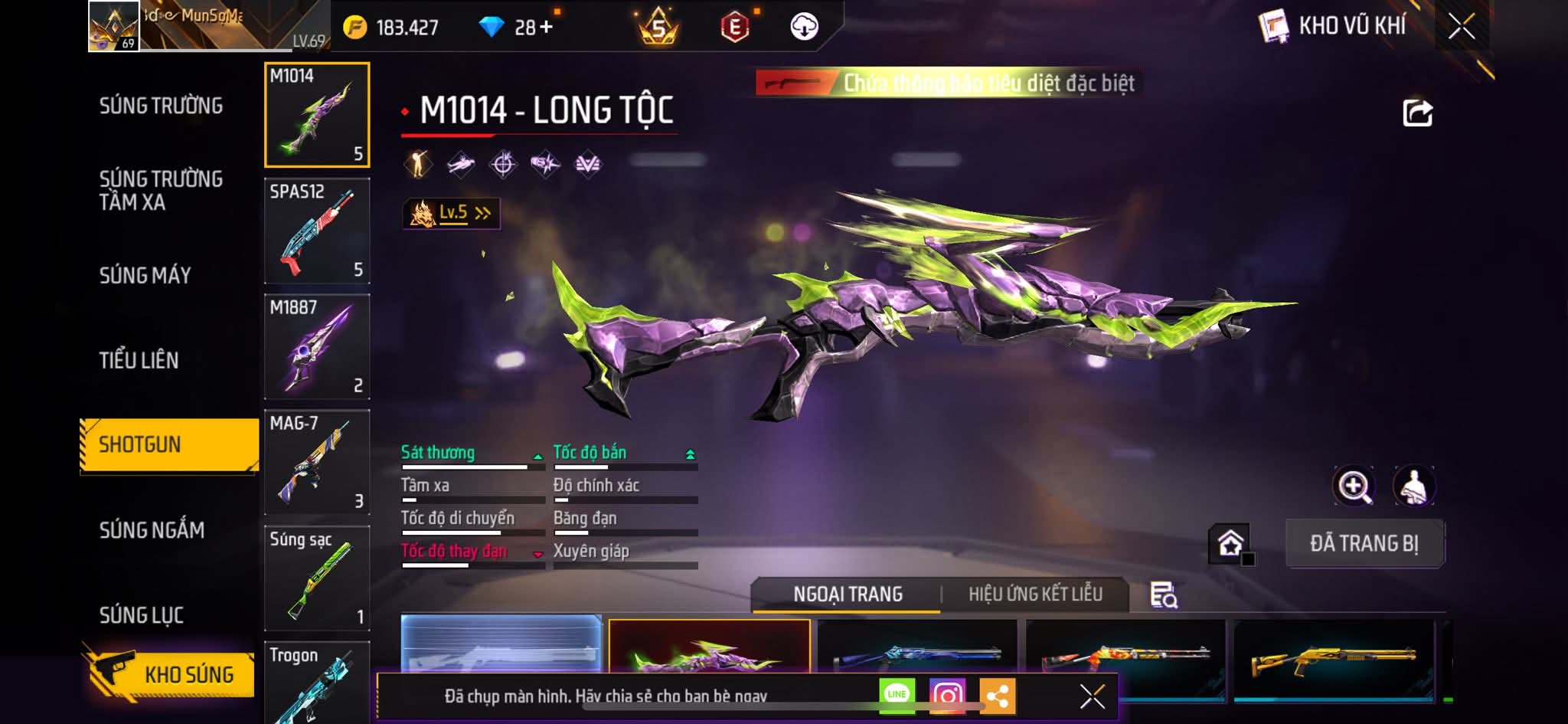The width and height of the screenshot is (1568, 724).
Task: Open the Lv.5 skin upgrade badge
Action: coord(452,213)
